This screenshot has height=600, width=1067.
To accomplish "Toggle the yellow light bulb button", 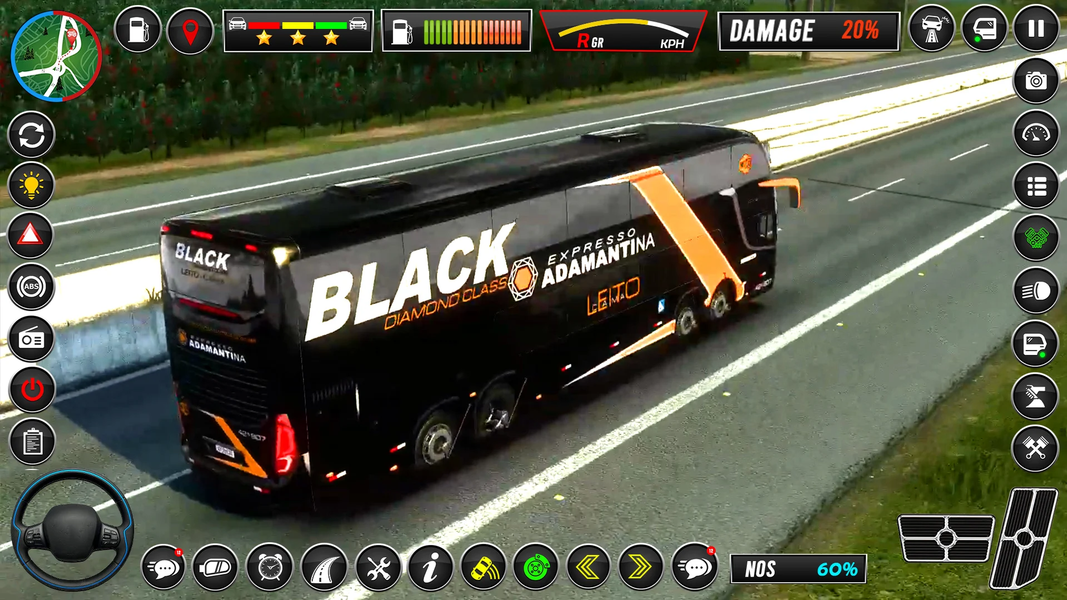I will [31, 185].
